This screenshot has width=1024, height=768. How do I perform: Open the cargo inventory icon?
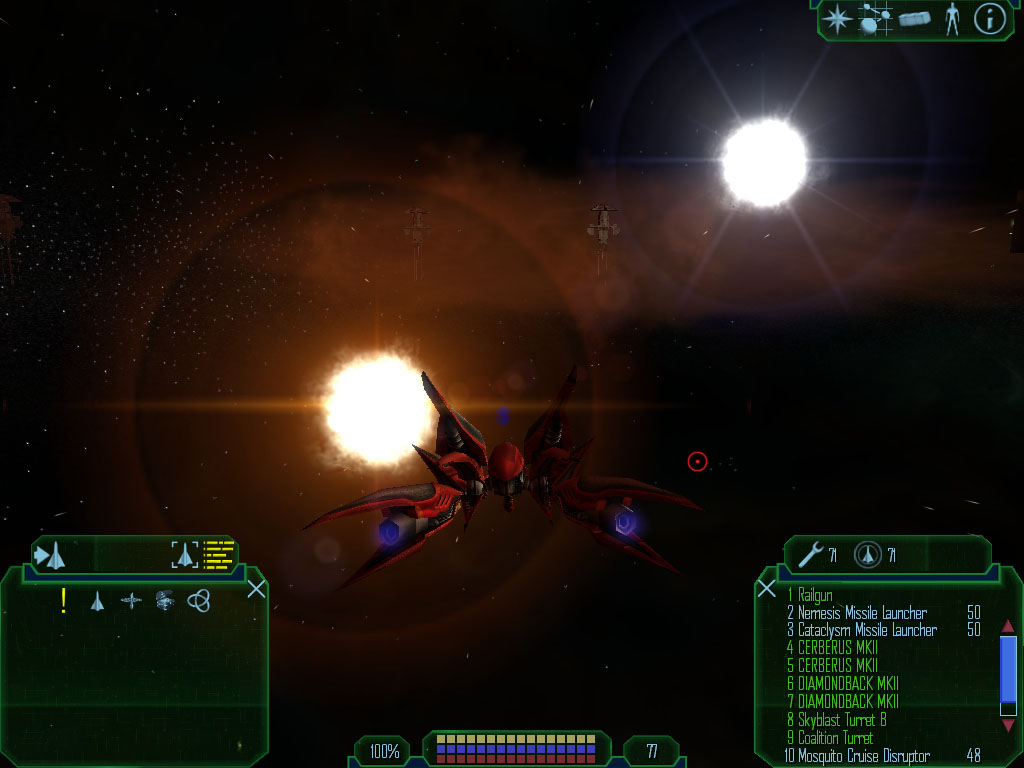914,18
